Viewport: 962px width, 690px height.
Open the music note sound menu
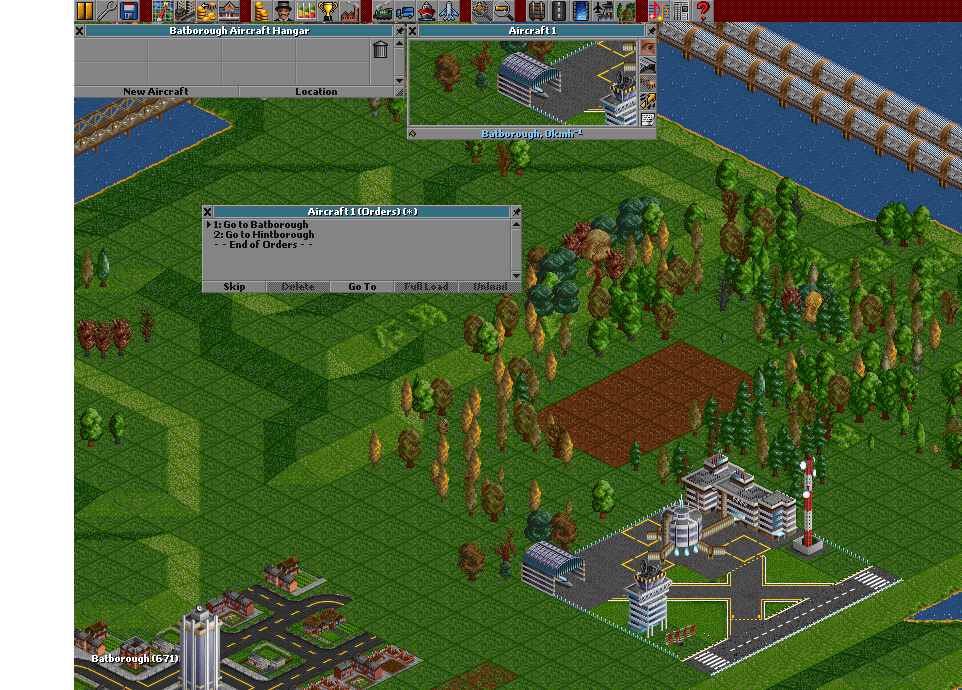tap(656, 11)
